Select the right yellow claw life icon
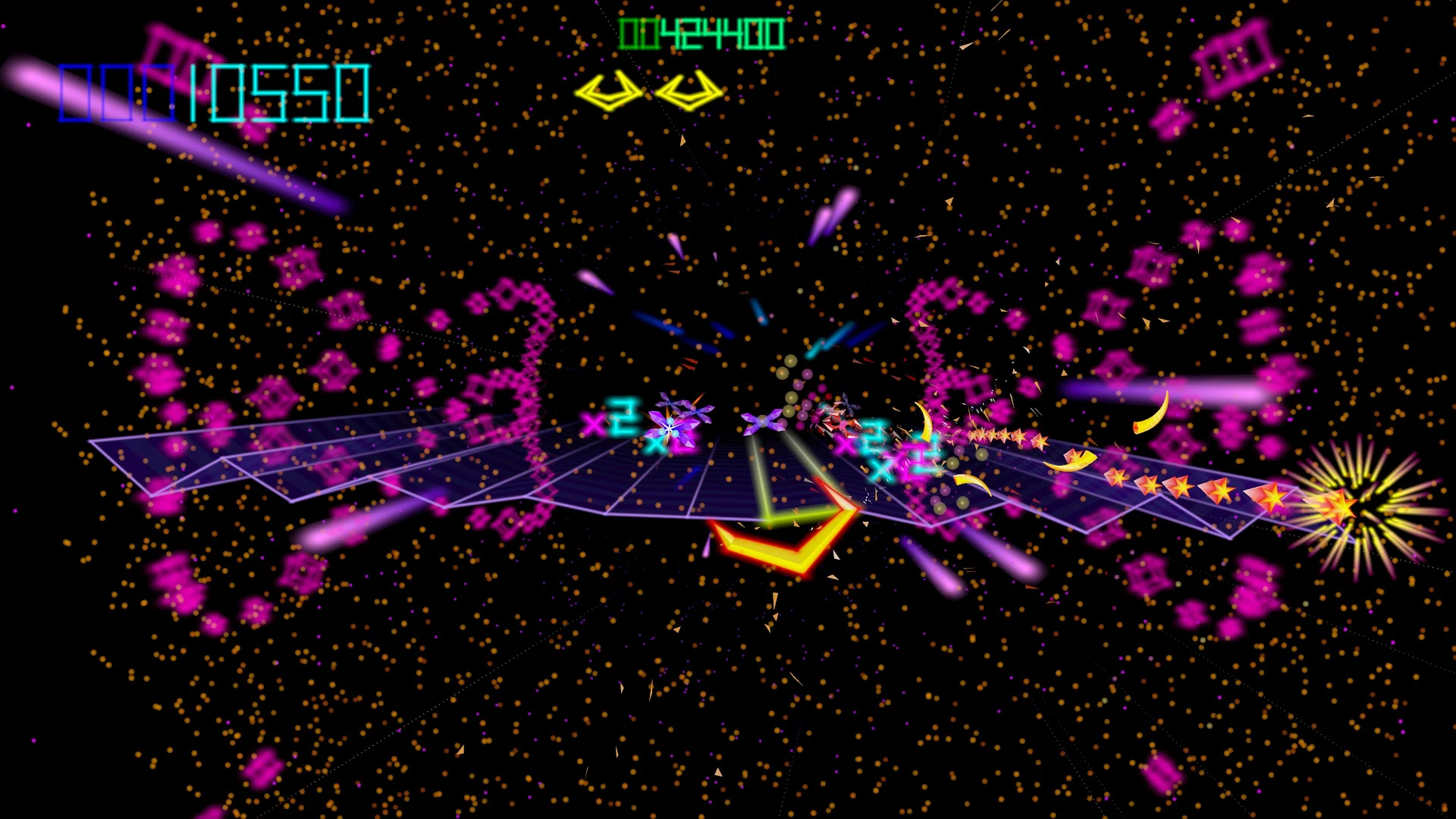This screenshot has width=1456, height=819. coord(689,91)
